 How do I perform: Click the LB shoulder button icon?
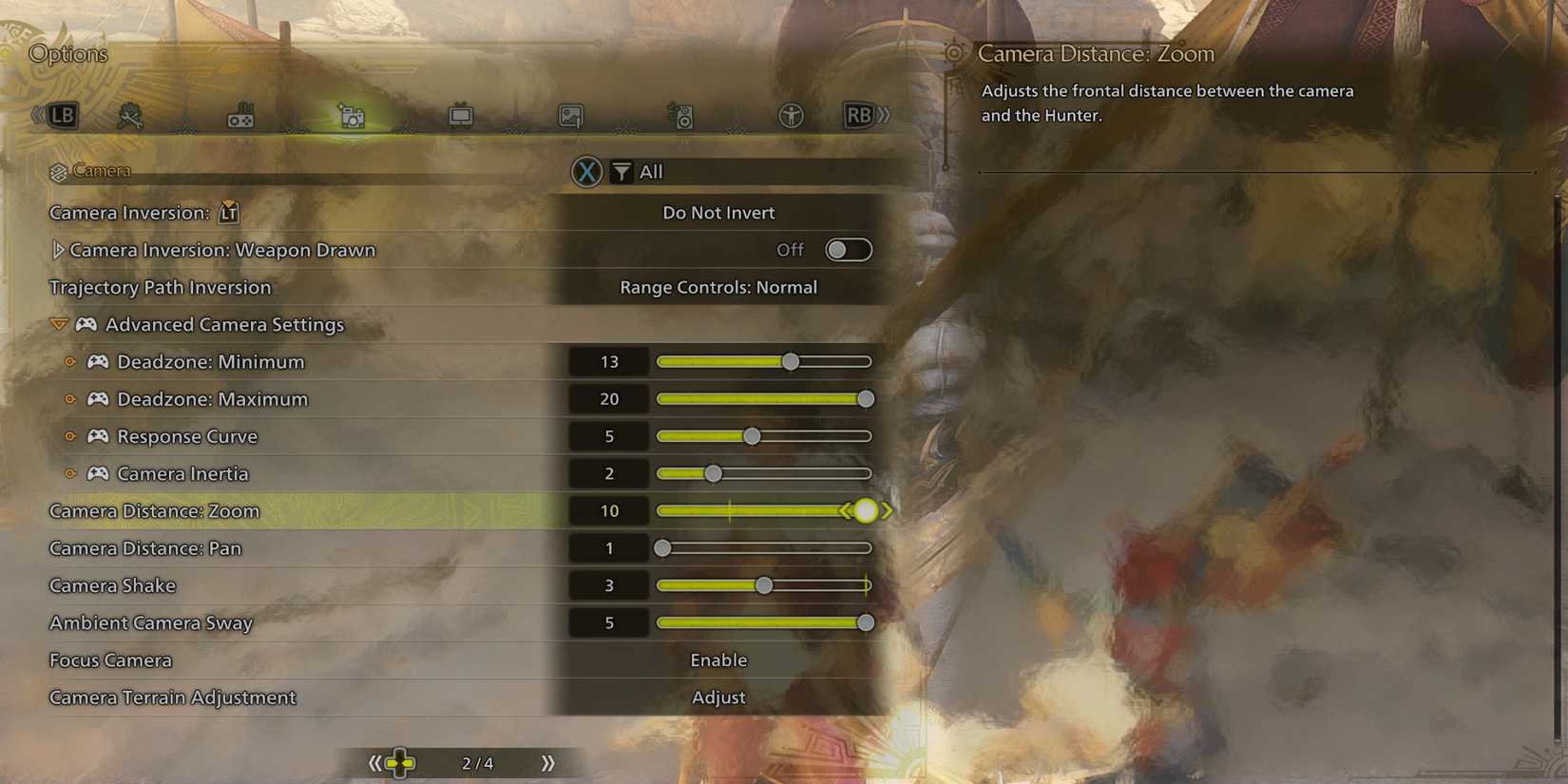coord(59,115)
